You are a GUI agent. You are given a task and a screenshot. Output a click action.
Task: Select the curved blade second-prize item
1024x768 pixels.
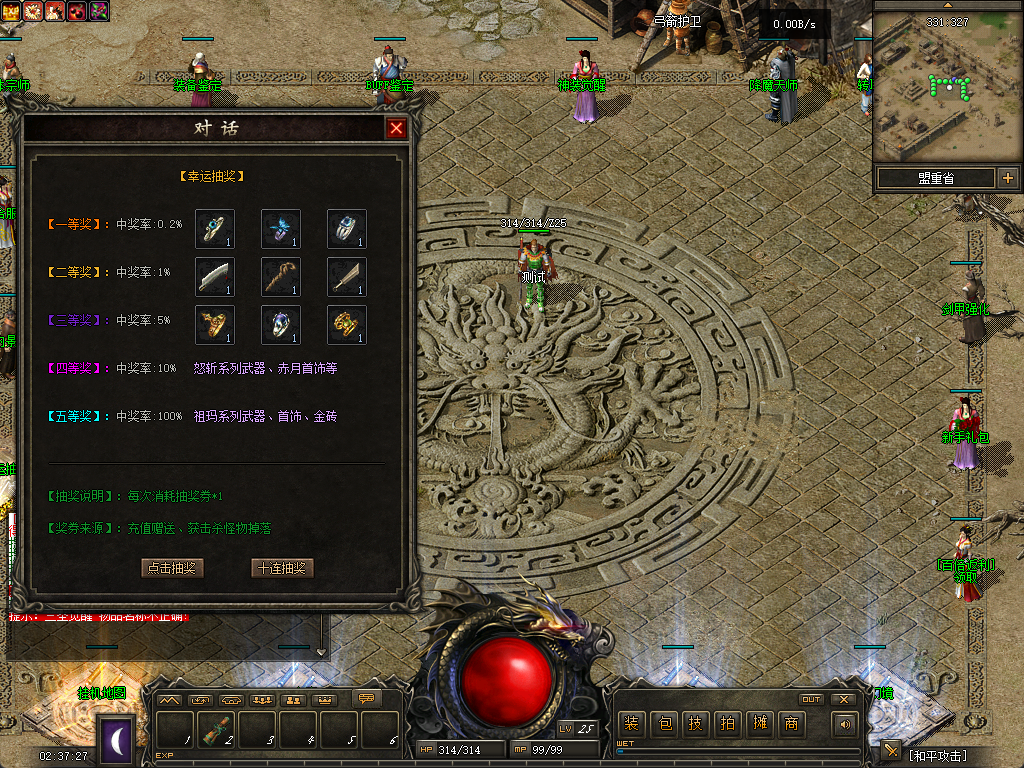215,277
